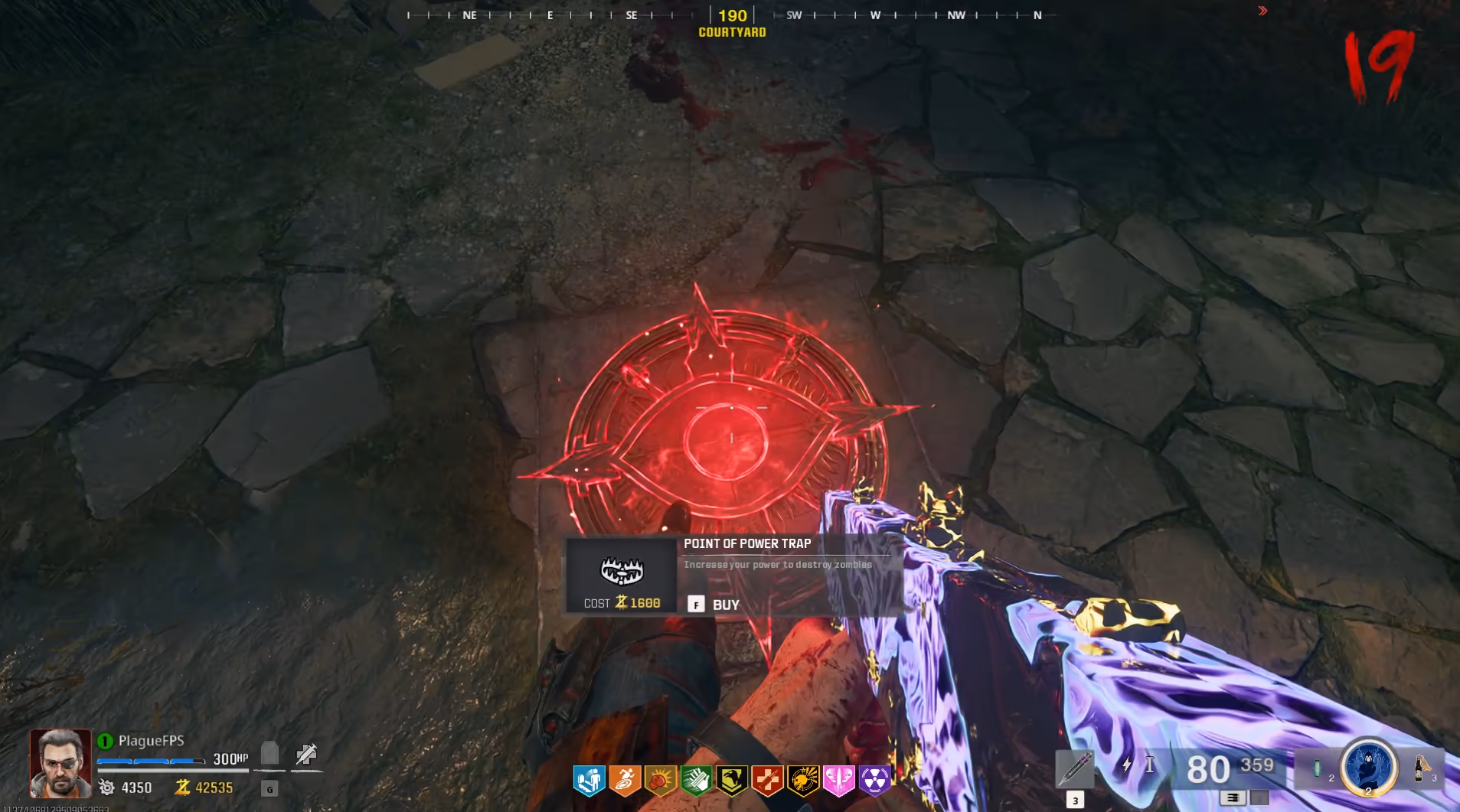
Task: Click the self-revive syringe icon
Action: [x=306, y=754]
